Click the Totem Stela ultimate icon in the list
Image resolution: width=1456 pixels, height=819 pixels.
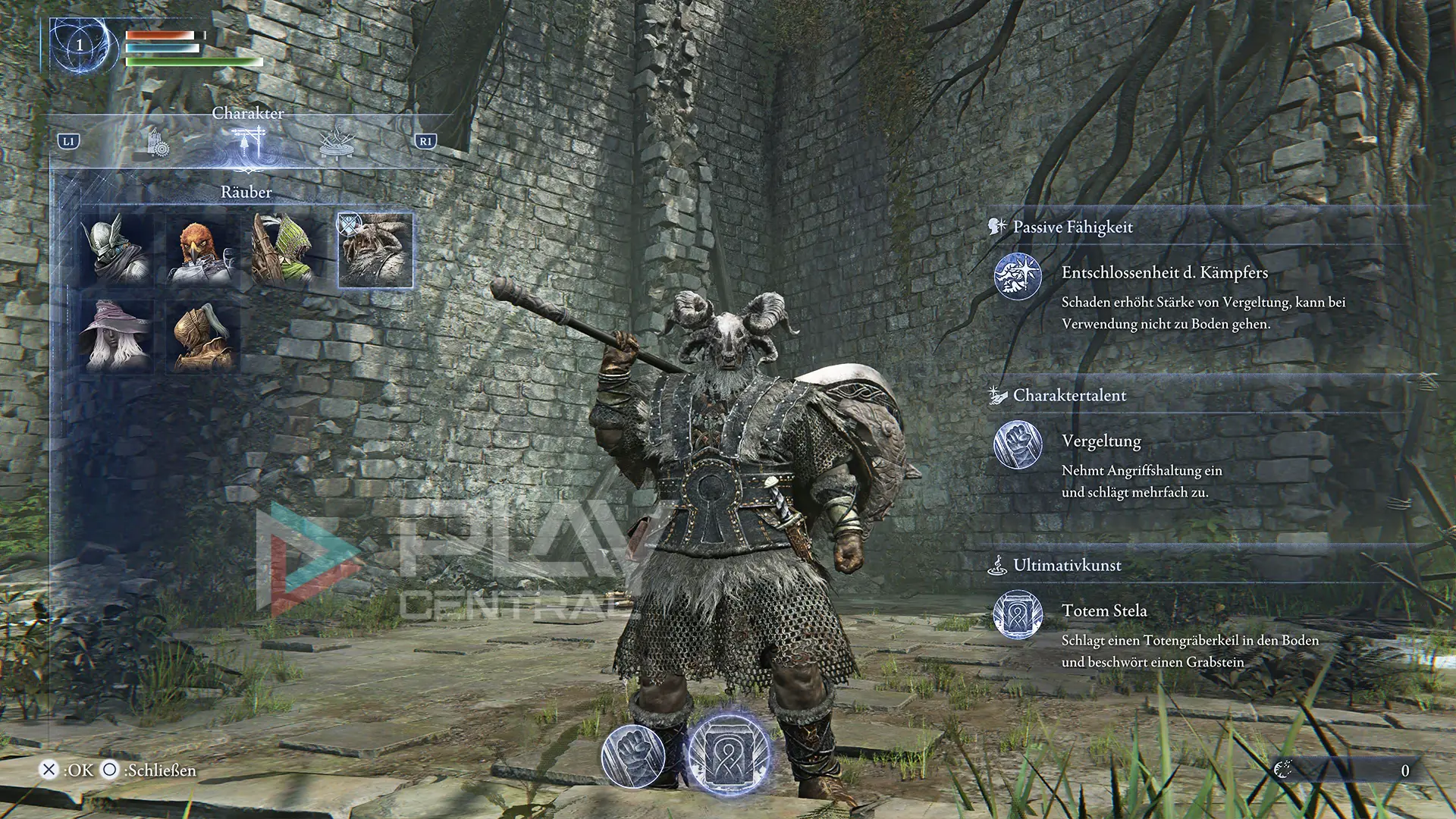tap(1018, 615)
